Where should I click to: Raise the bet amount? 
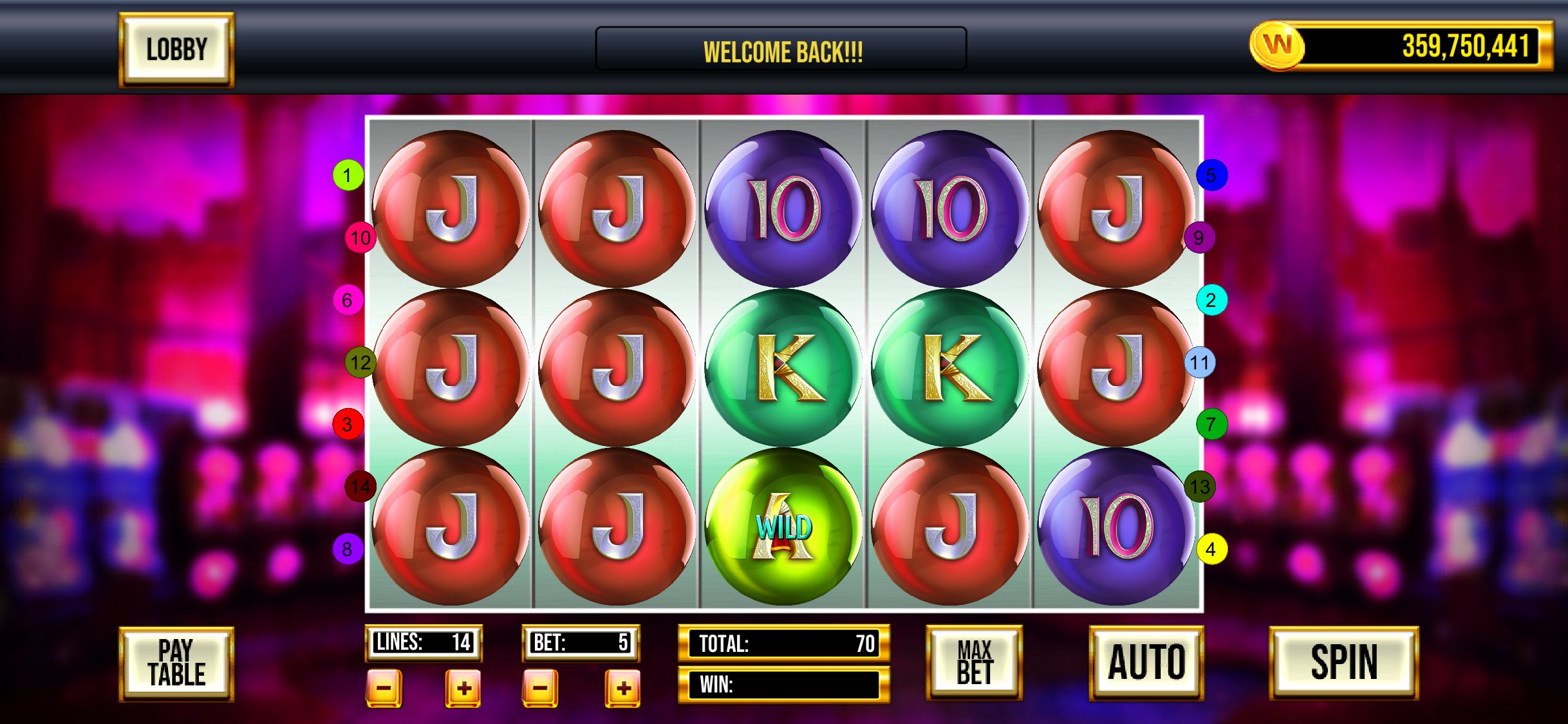pyautogui.click(x=622, y=688)
